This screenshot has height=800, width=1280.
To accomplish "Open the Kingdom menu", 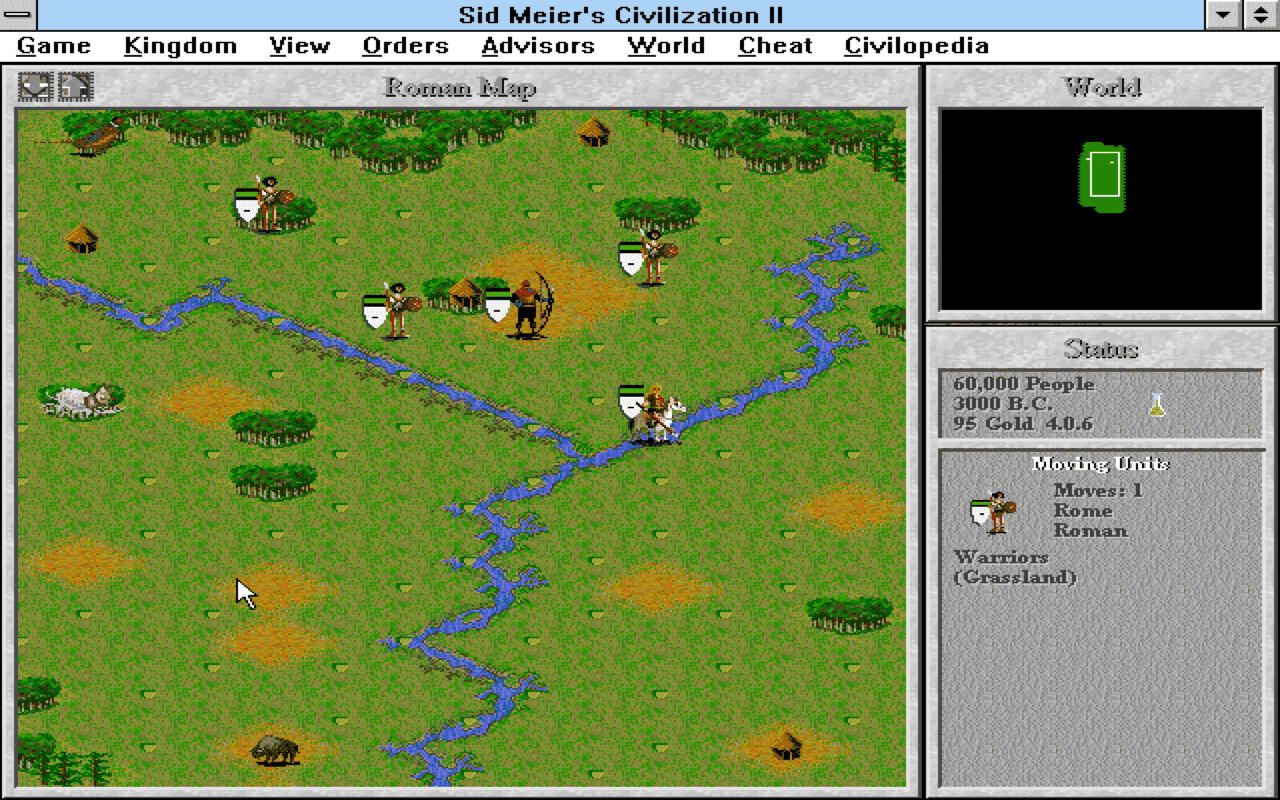I will [x=179, y=45].
